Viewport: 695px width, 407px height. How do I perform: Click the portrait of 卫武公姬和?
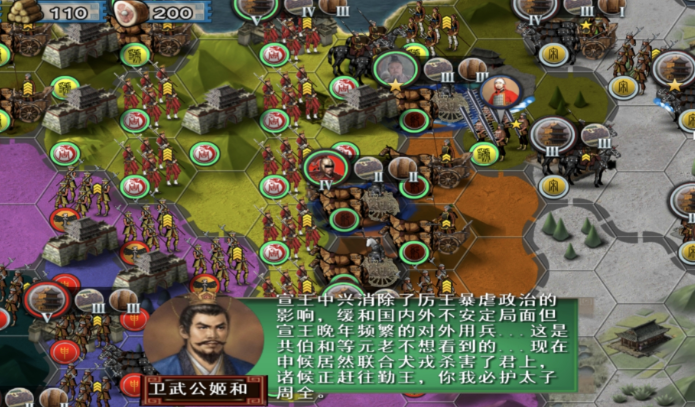click(198, 336)
